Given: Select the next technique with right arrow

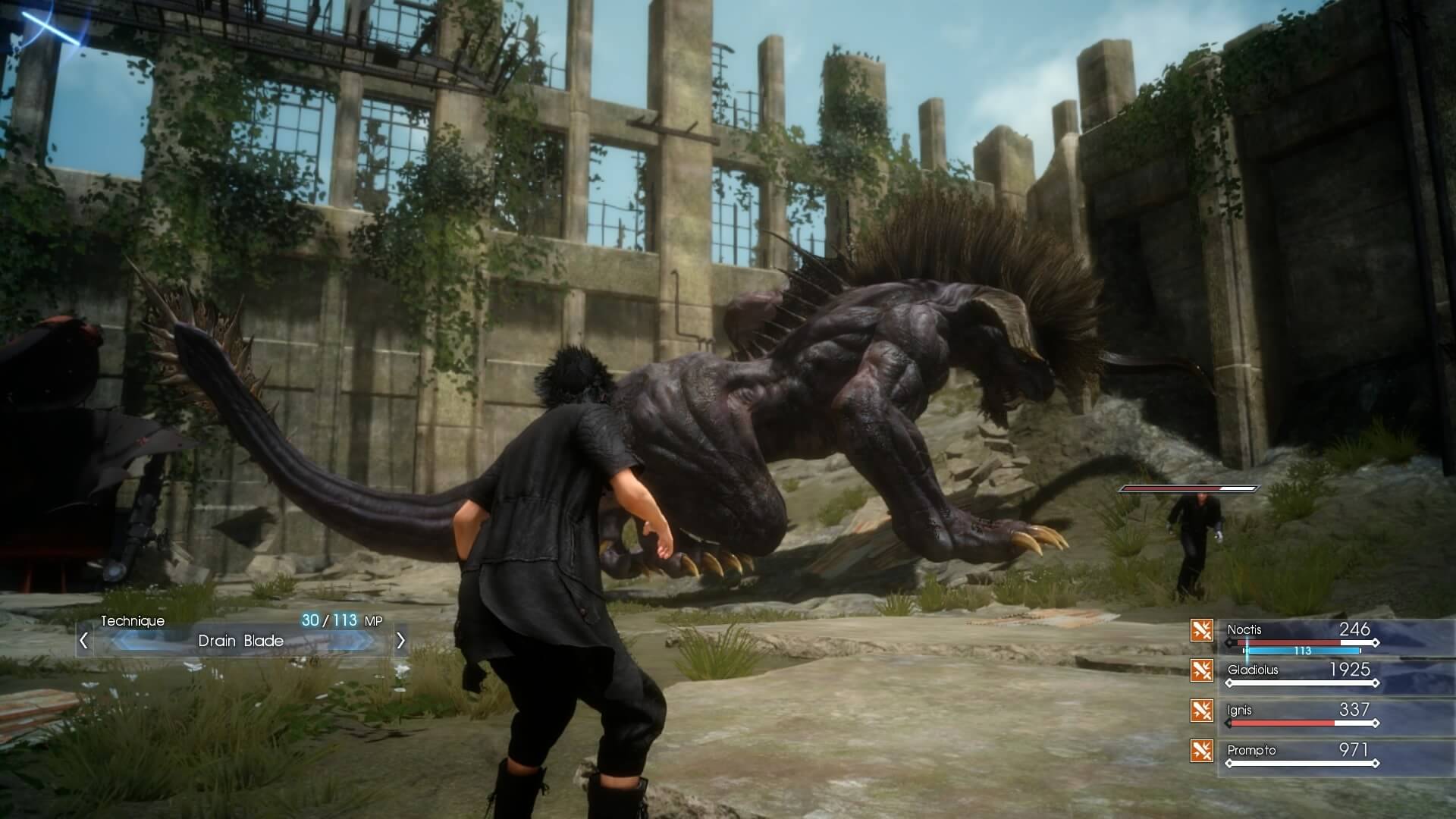Looking at the screenshot, I should coord(400,641).
